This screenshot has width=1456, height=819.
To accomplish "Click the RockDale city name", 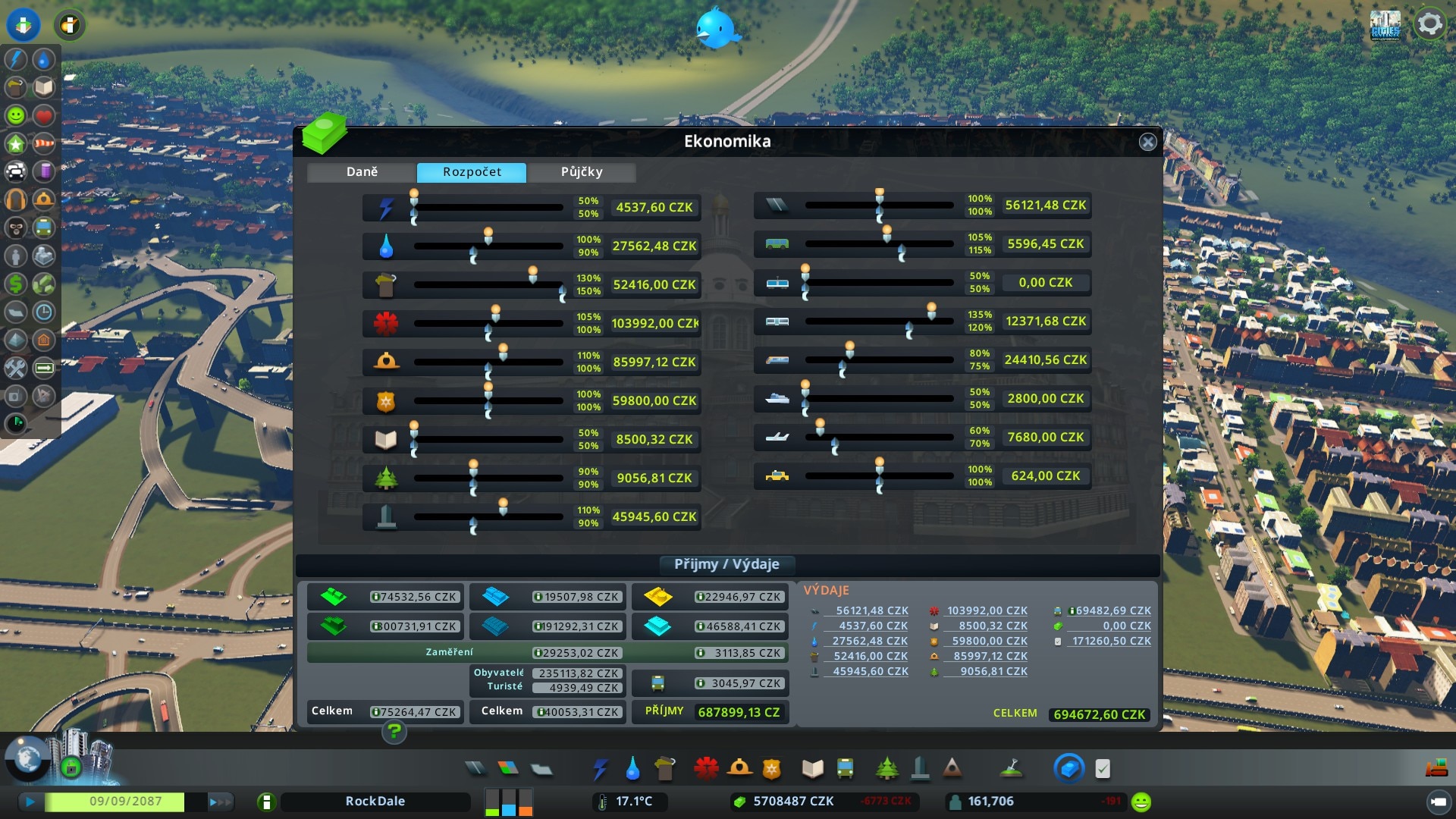I will pyautogui.click(x=375, y=802).
